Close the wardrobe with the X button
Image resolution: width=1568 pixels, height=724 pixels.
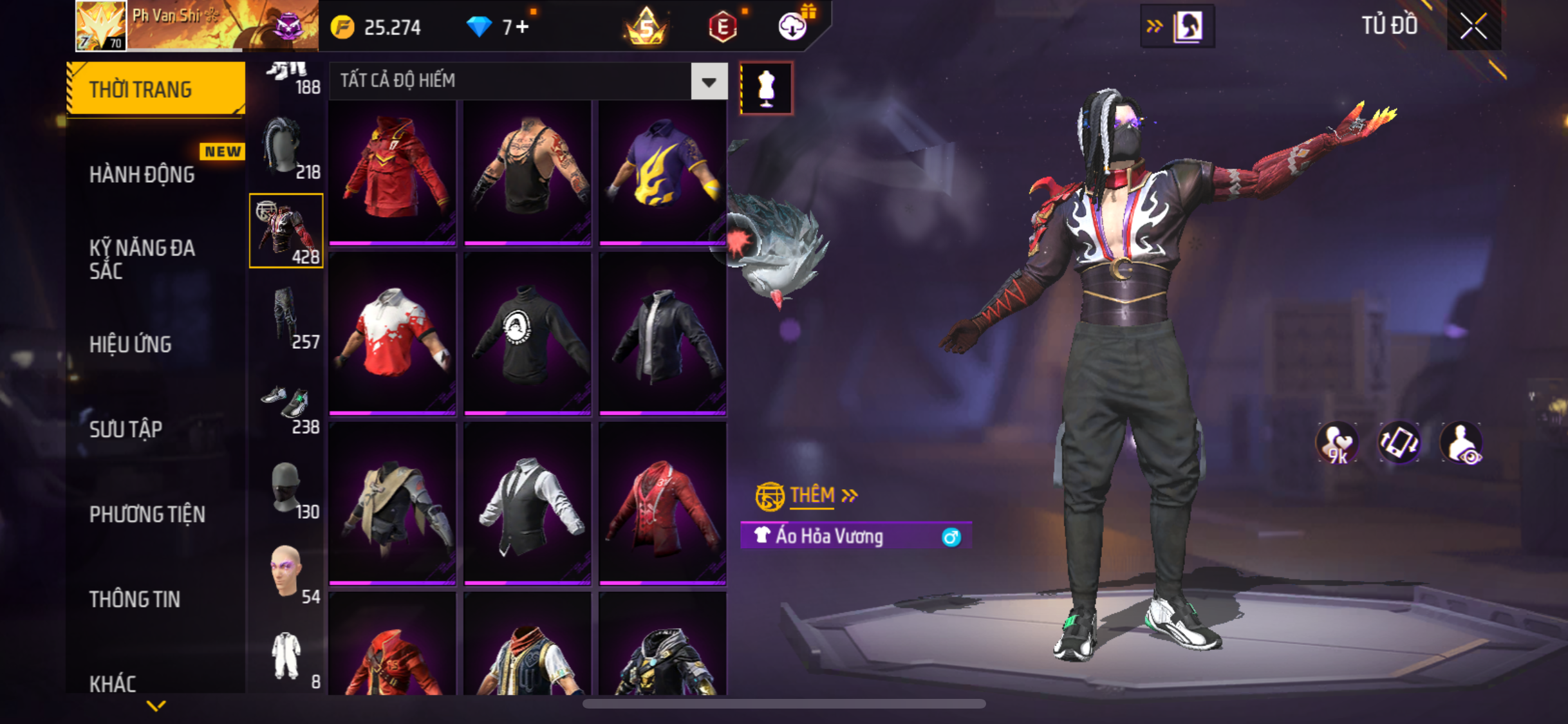pyautogui.click(x=1473, y=26)
